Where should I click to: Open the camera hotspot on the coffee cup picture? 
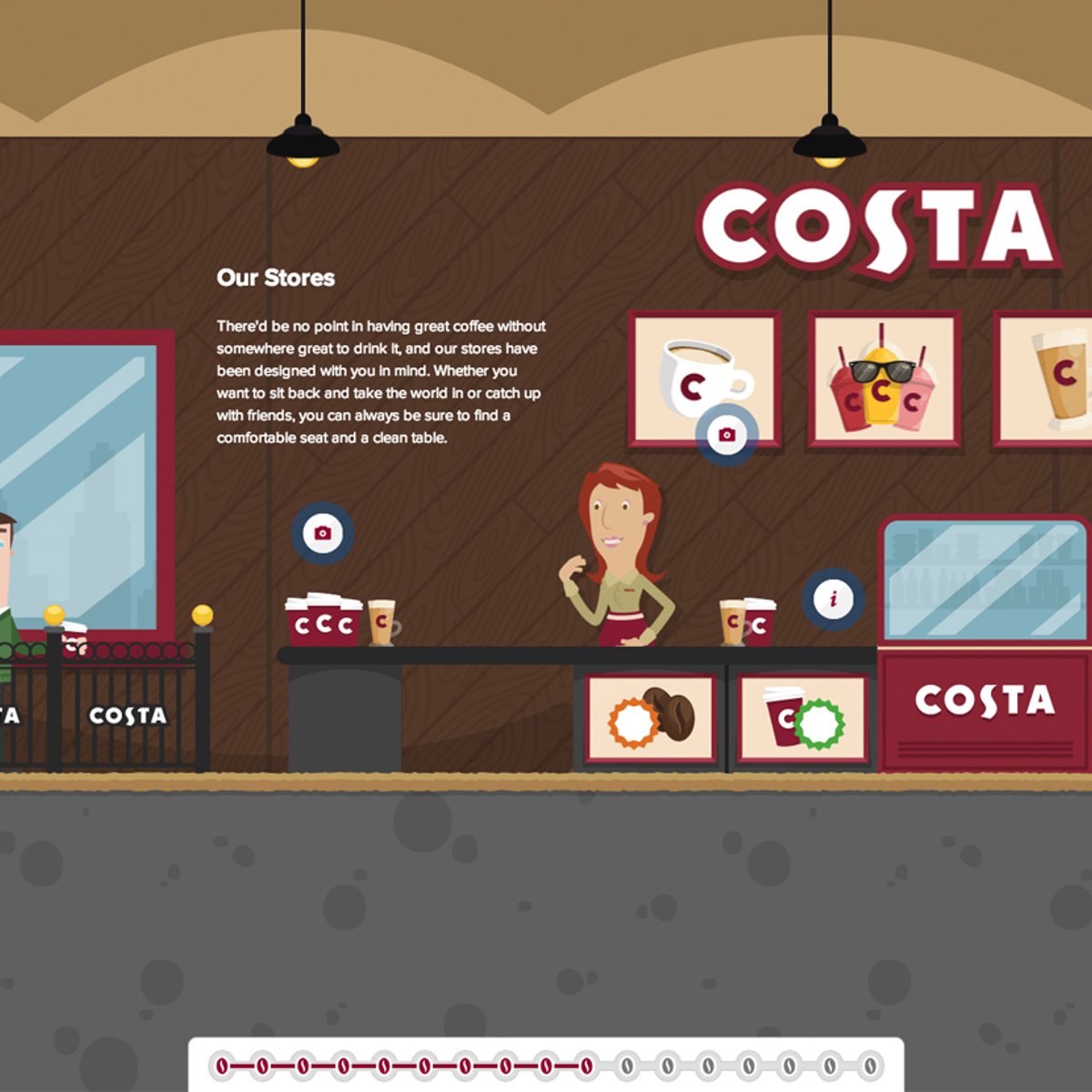726,435
